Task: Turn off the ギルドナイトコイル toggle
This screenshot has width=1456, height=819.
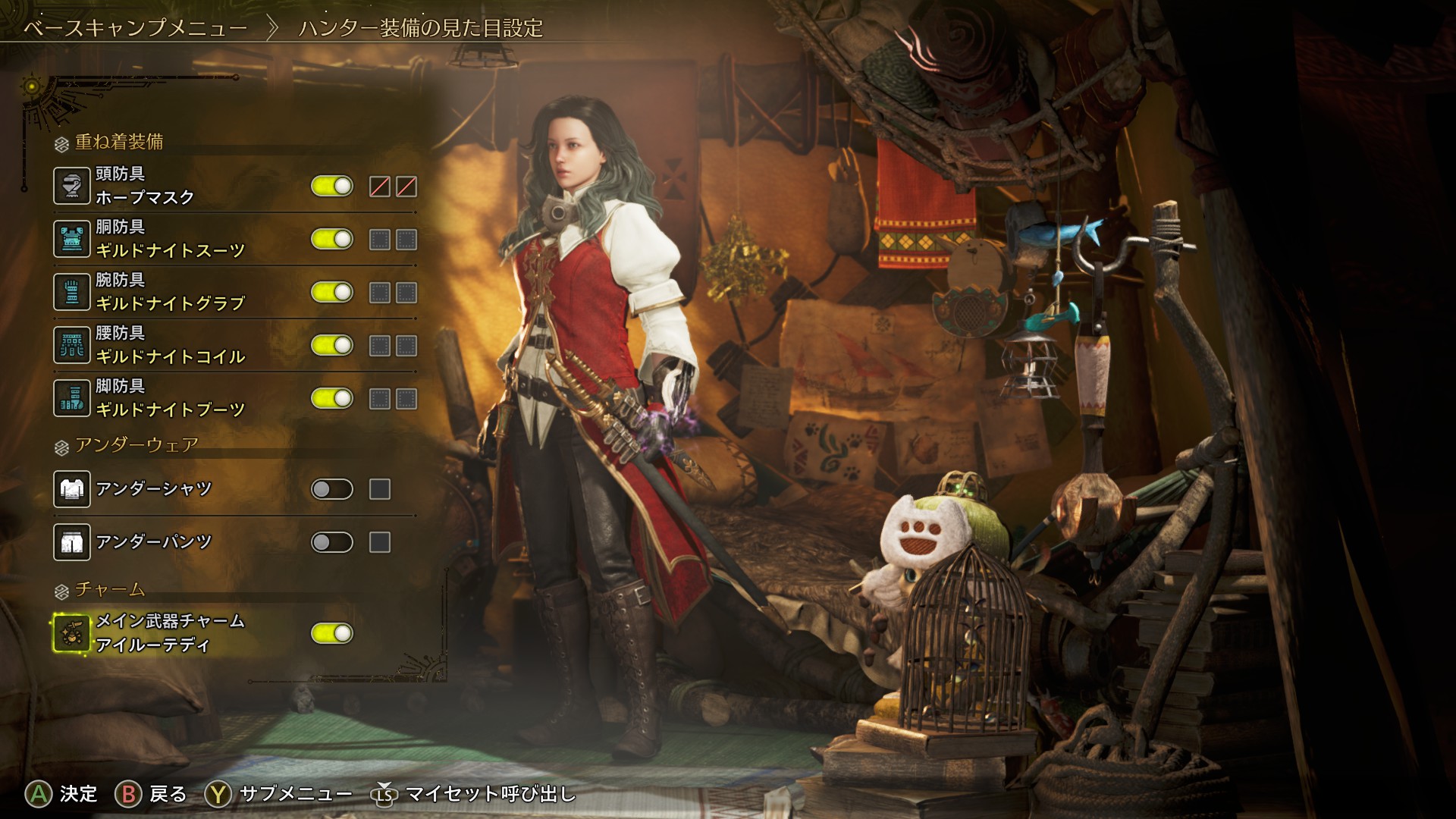Action: pos(332,345)
